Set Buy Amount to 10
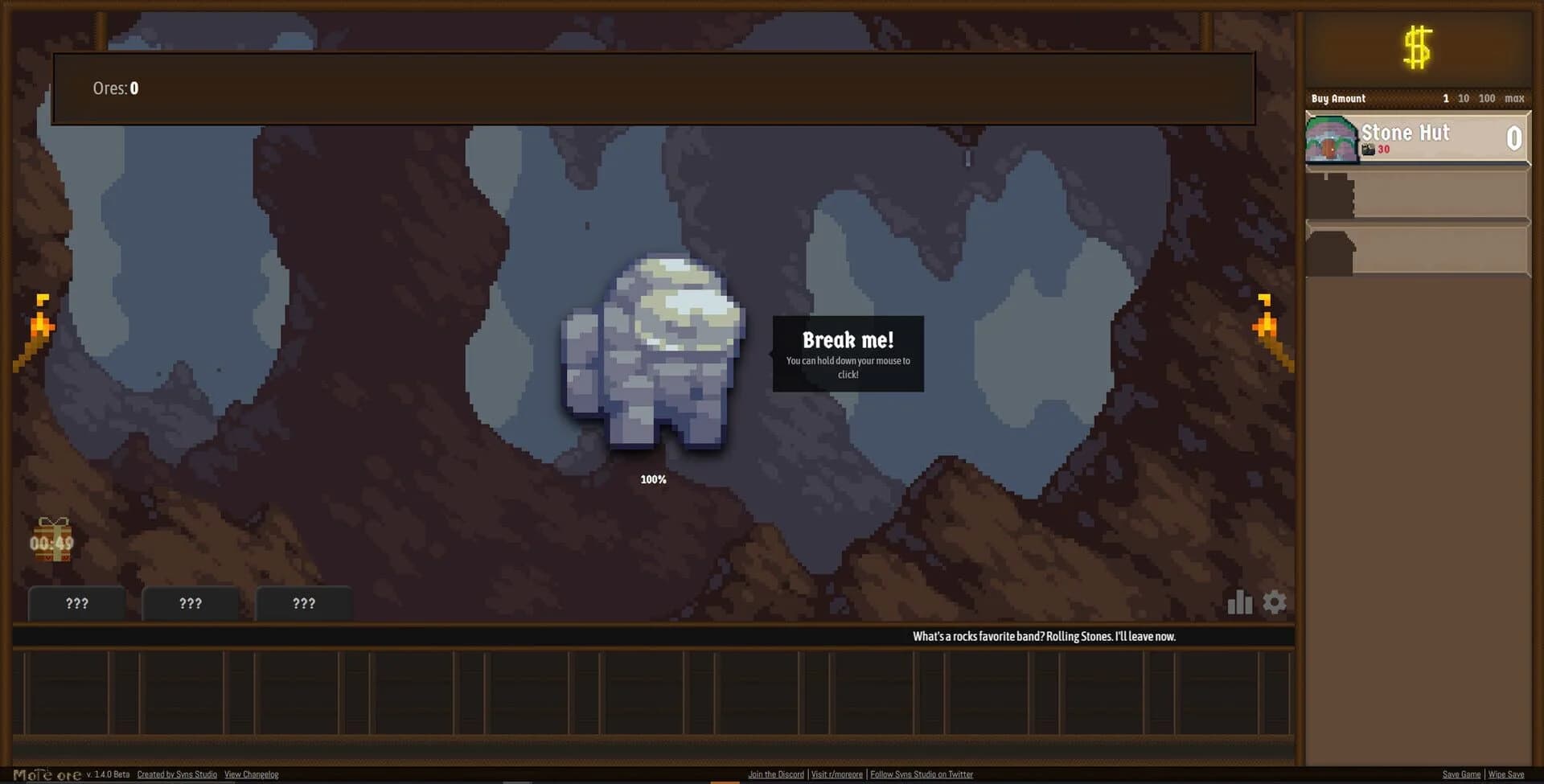1544x784 pixels. coord(1464,98)
